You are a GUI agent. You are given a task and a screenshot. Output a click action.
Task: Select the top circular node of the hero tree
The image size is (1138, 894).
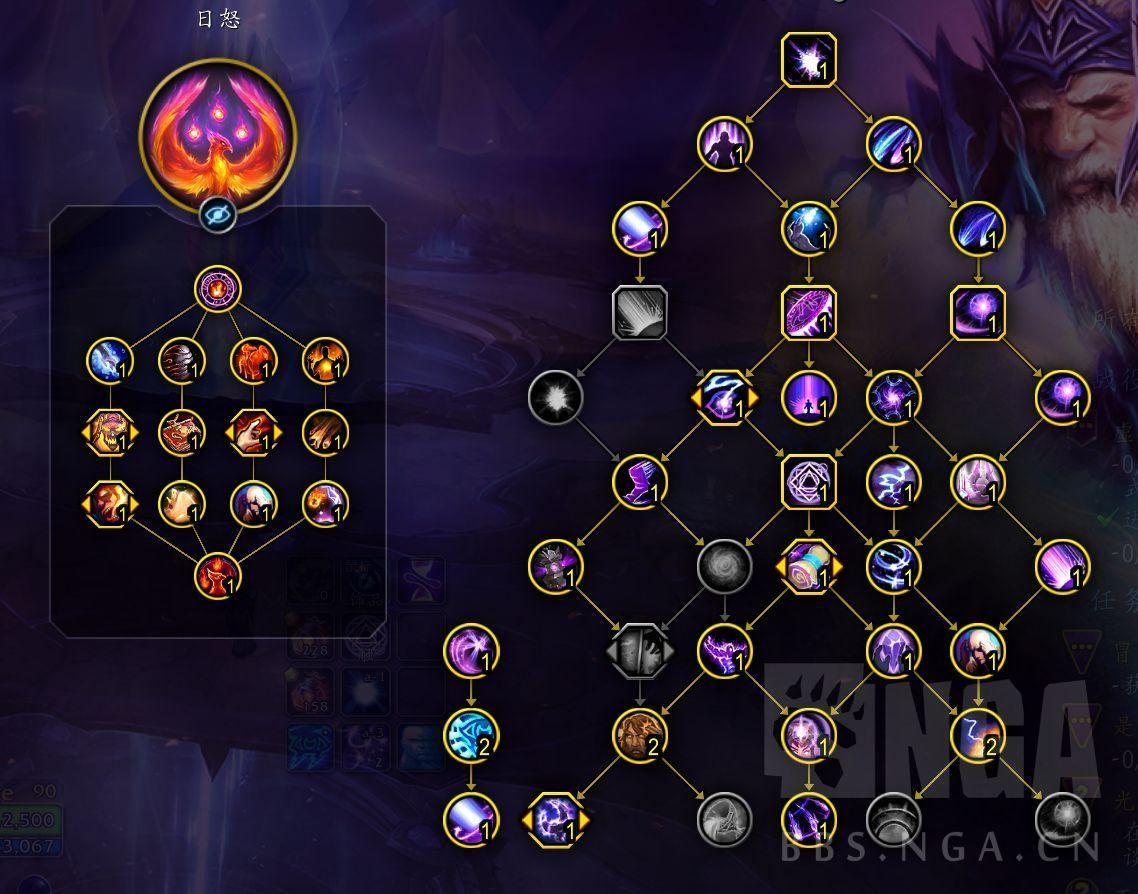pos(217,291)
